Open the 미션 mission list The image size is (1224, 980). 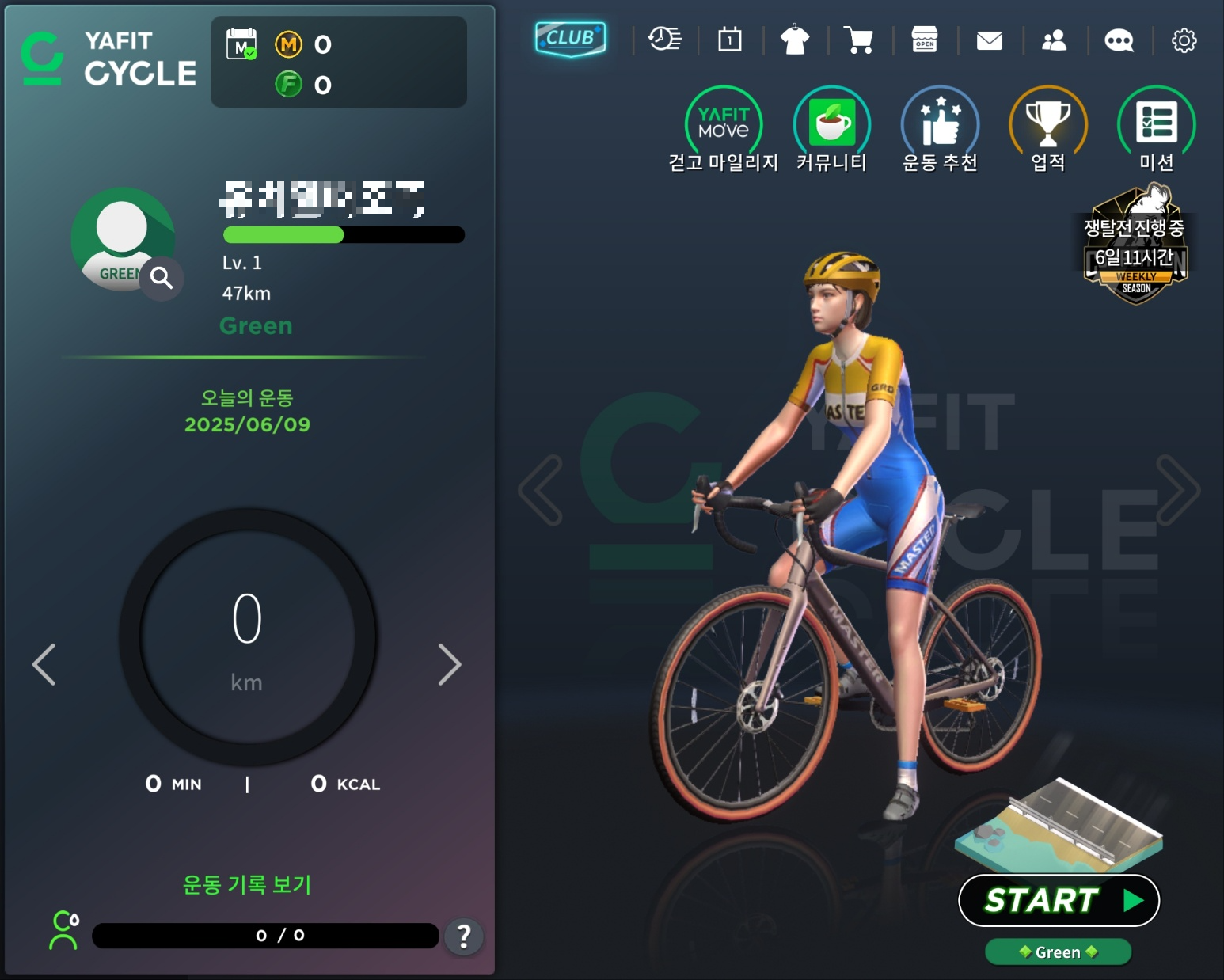(x=1154, y=124)
